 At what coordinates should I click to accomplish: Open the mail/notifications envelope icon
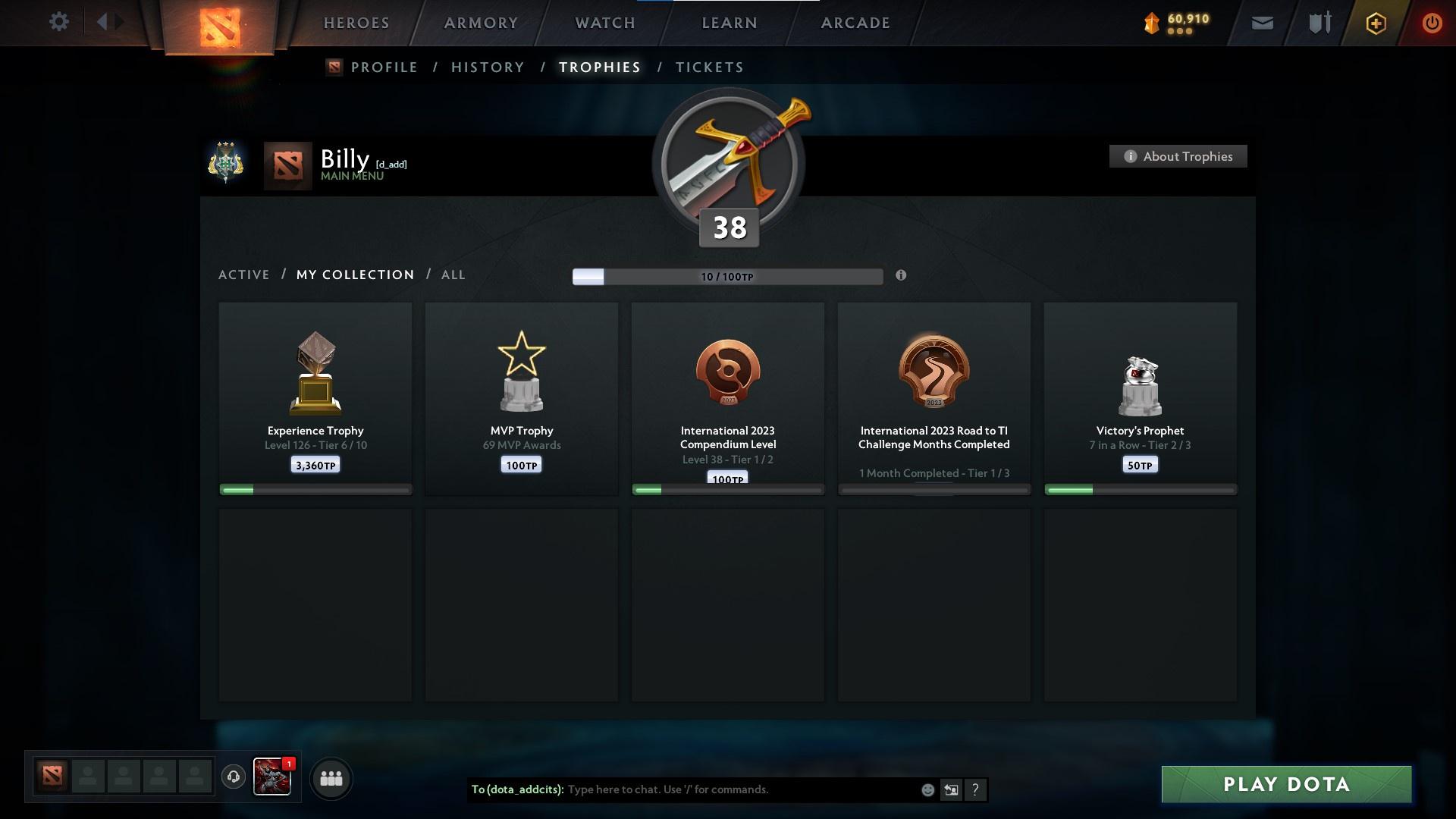coord(1261,23)
